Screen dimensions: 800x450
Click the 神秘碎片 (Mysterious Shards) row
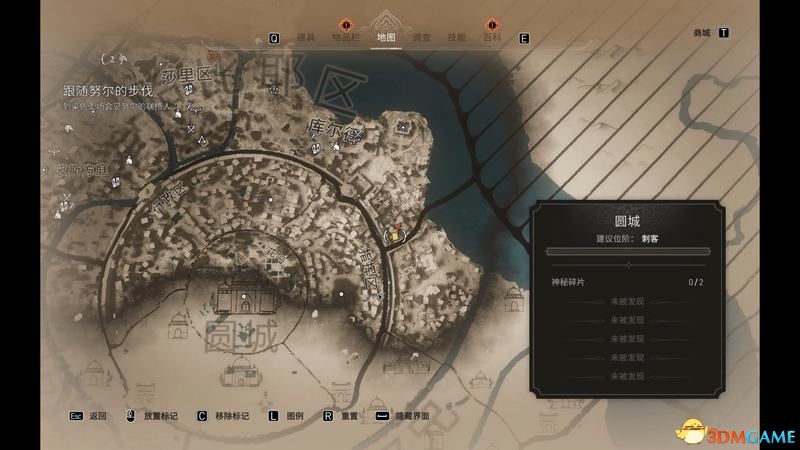[627, 283]
